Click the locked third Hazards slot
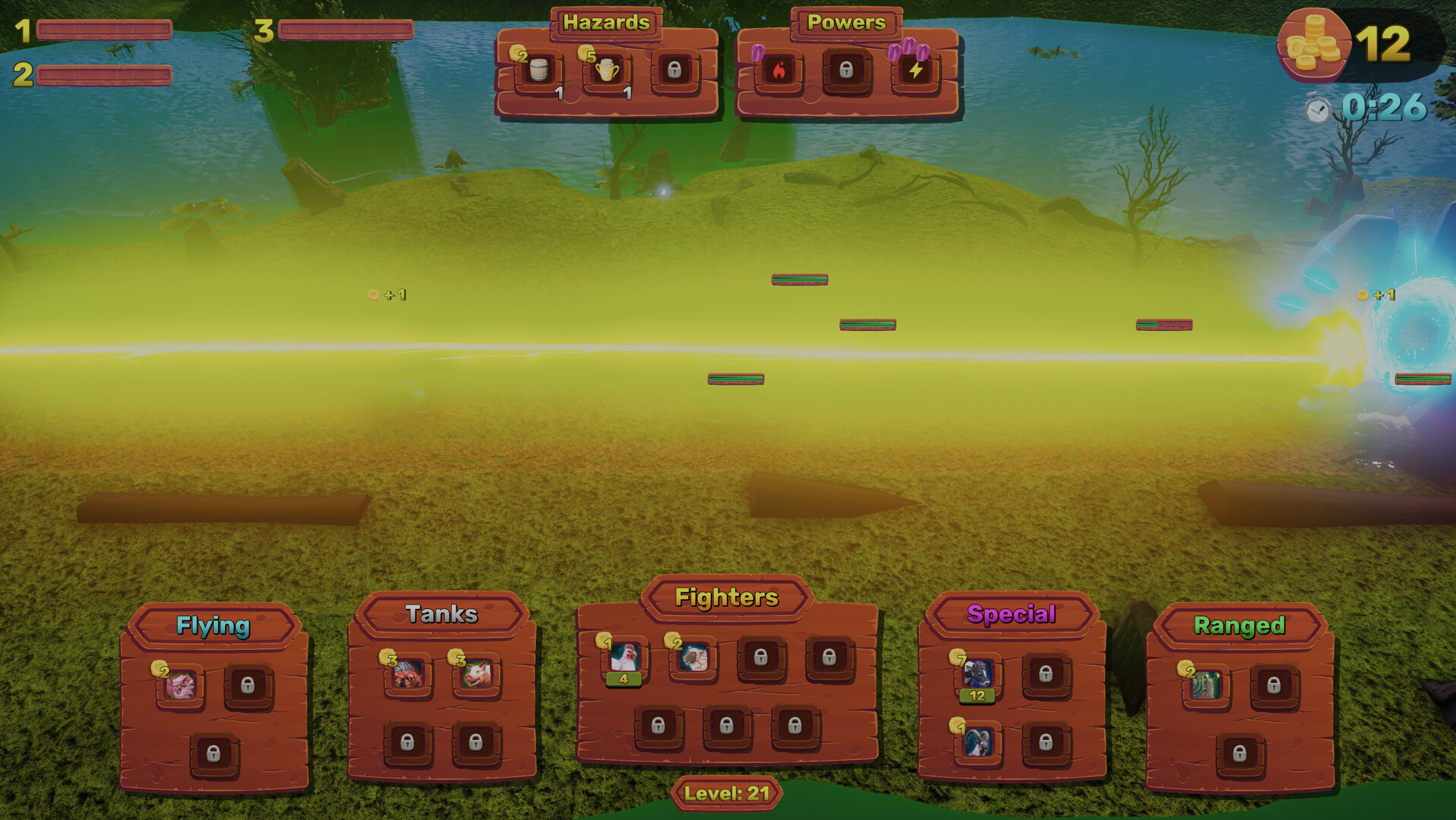The width and height of the screenshot is (1456, 820). pos(675,69)
